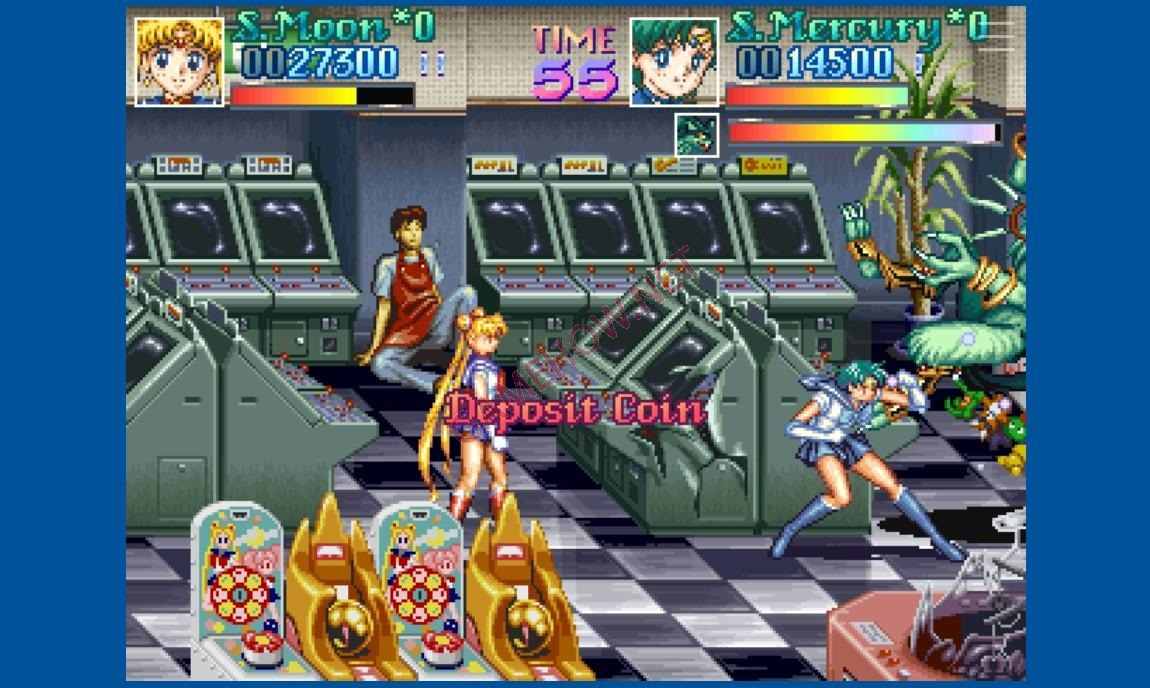Click the green enemy boss portrait icon
Viewport: 1150px width, 688px height.
pos(696,135)
